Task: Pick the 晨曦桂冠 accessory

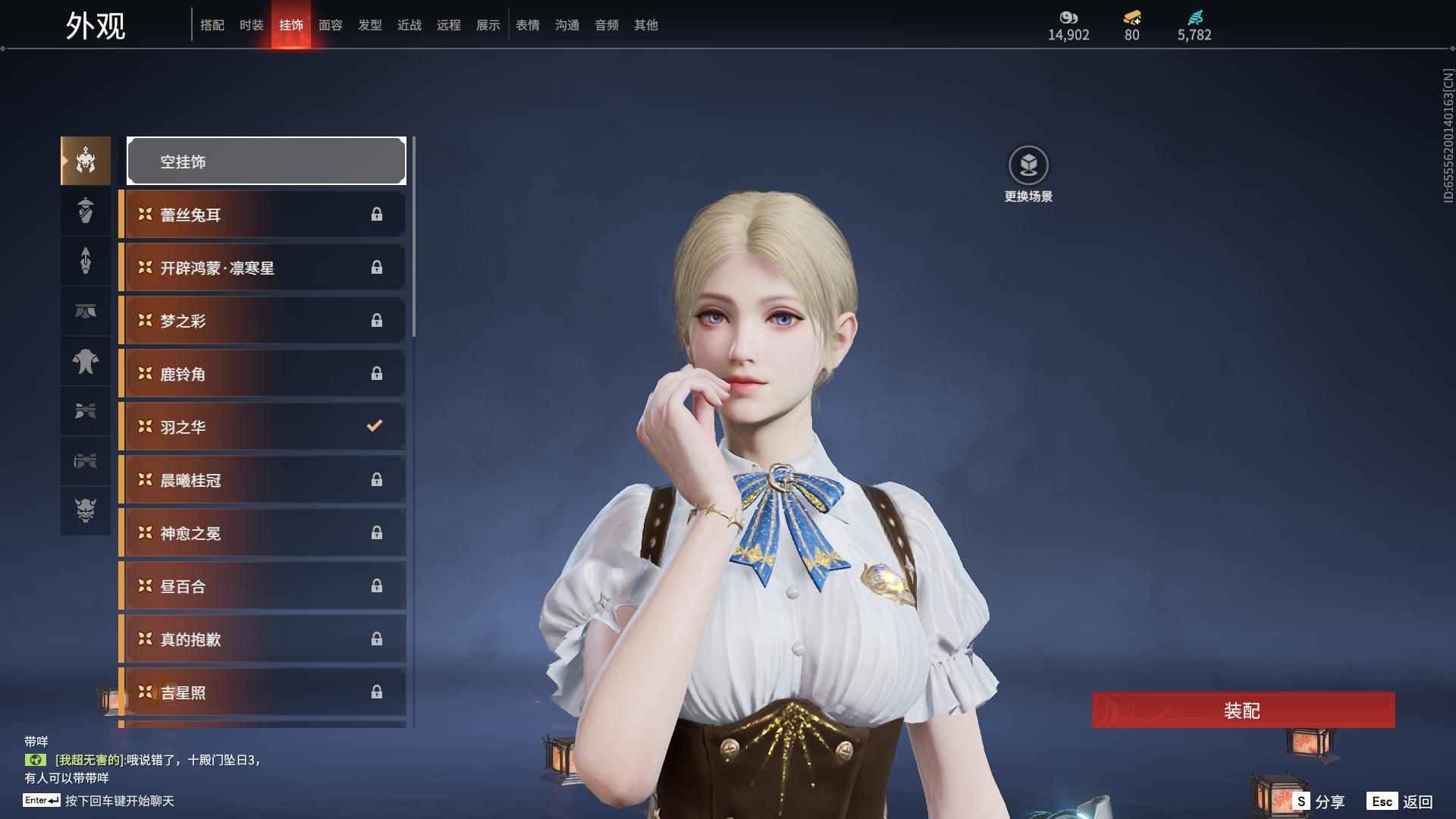Action: tap(263, 480)
